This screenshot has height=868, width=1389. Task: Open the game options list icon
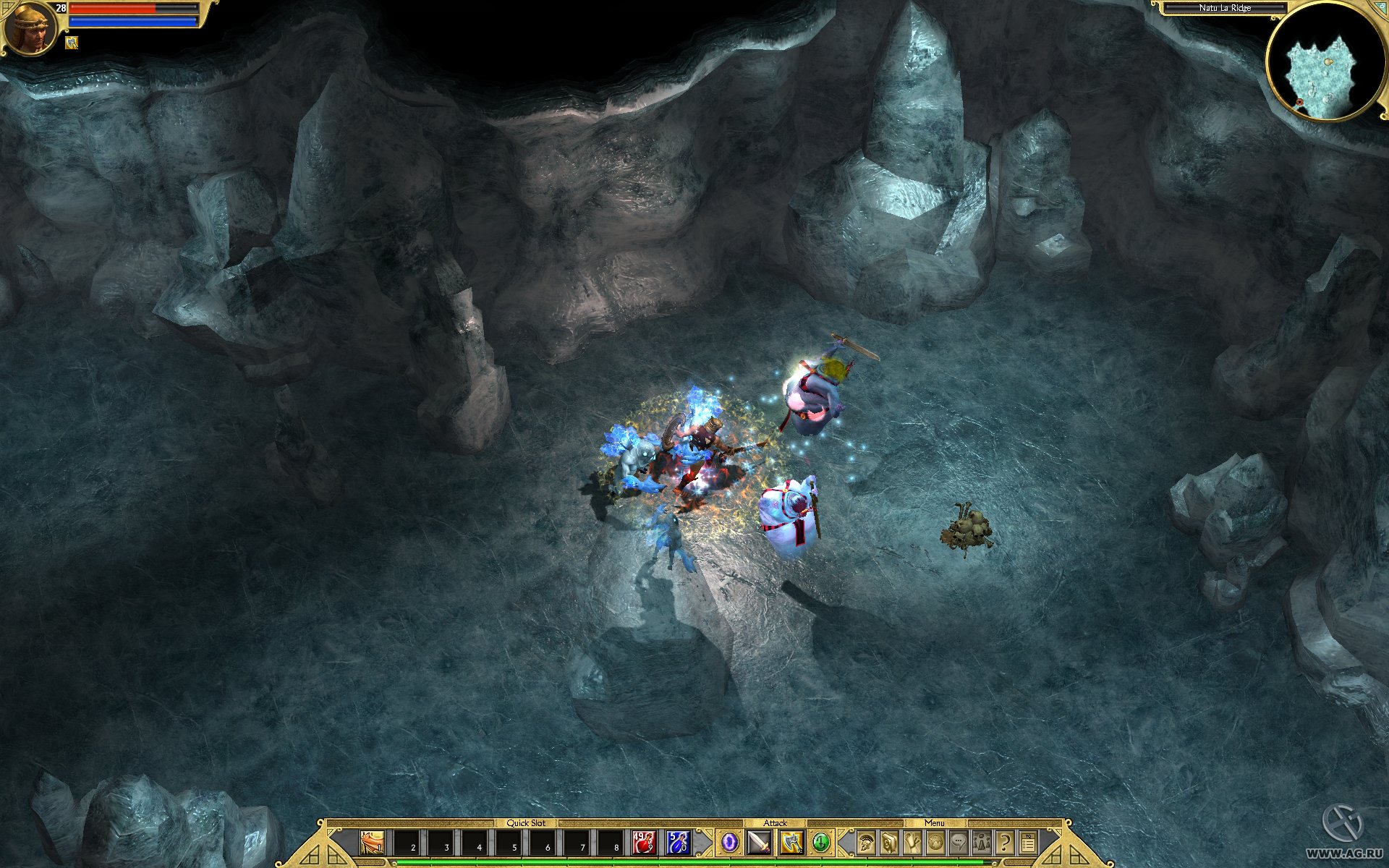coord(1028,843)
